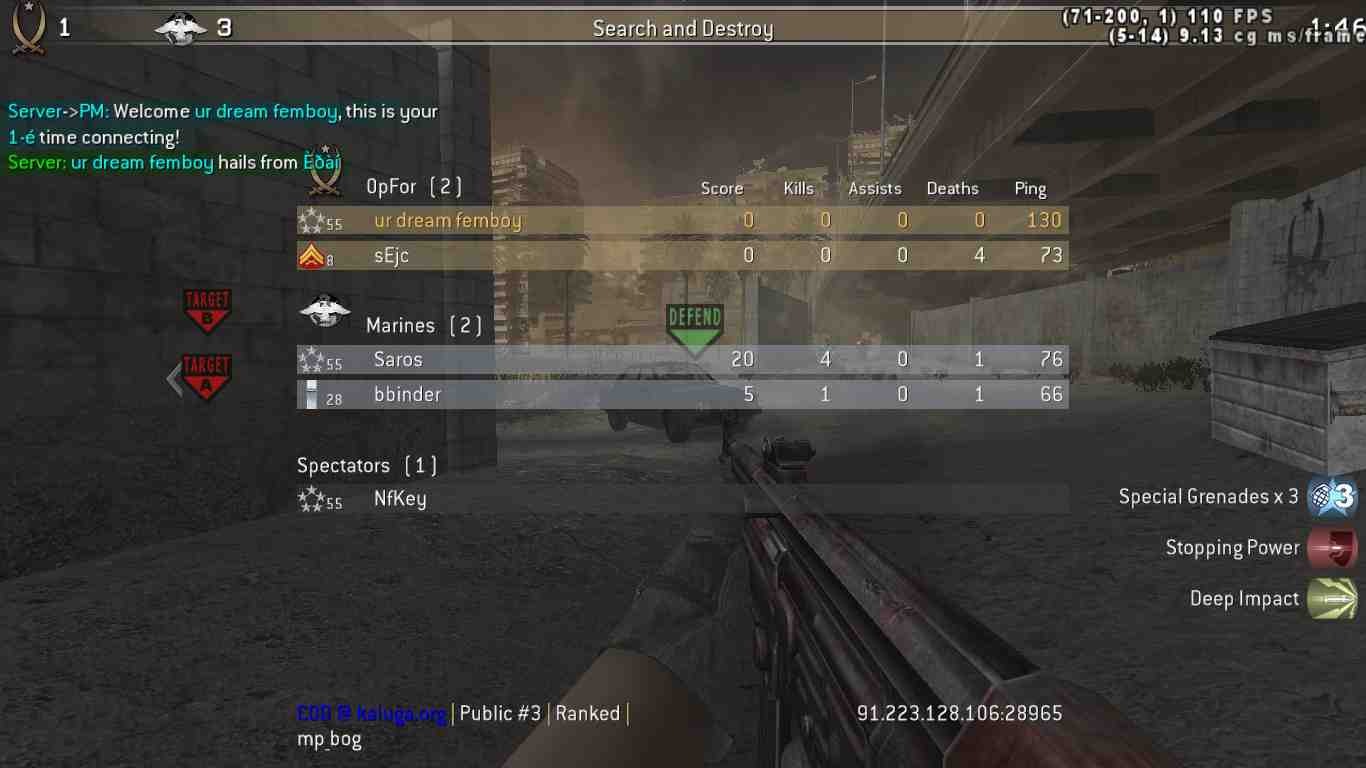
Task: Click the Marines score counter showing 3
Action: (222, 27)
